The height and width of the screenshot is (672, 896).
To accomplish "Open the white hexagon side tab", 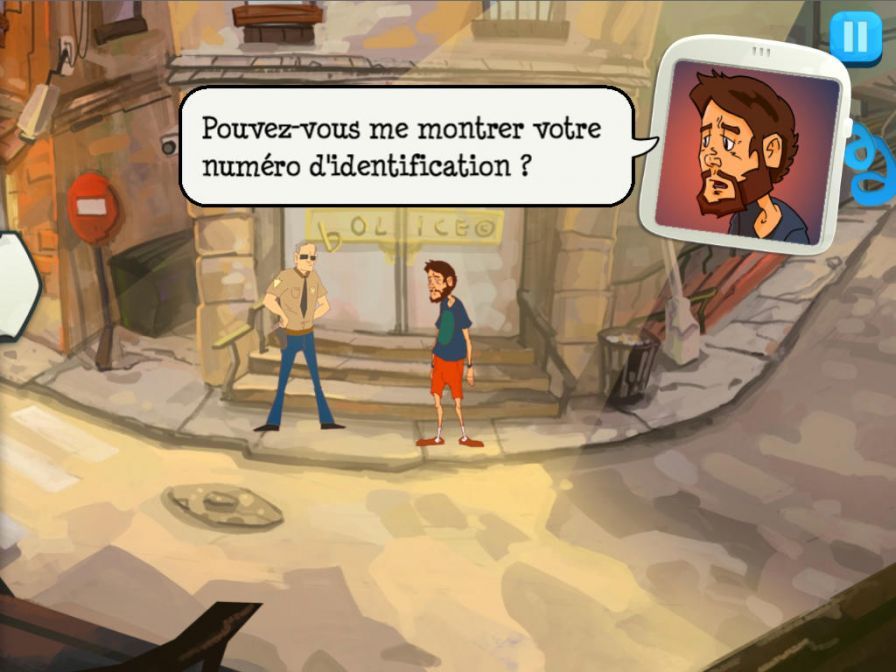I will pyautogui.click(x=16, y=287).
